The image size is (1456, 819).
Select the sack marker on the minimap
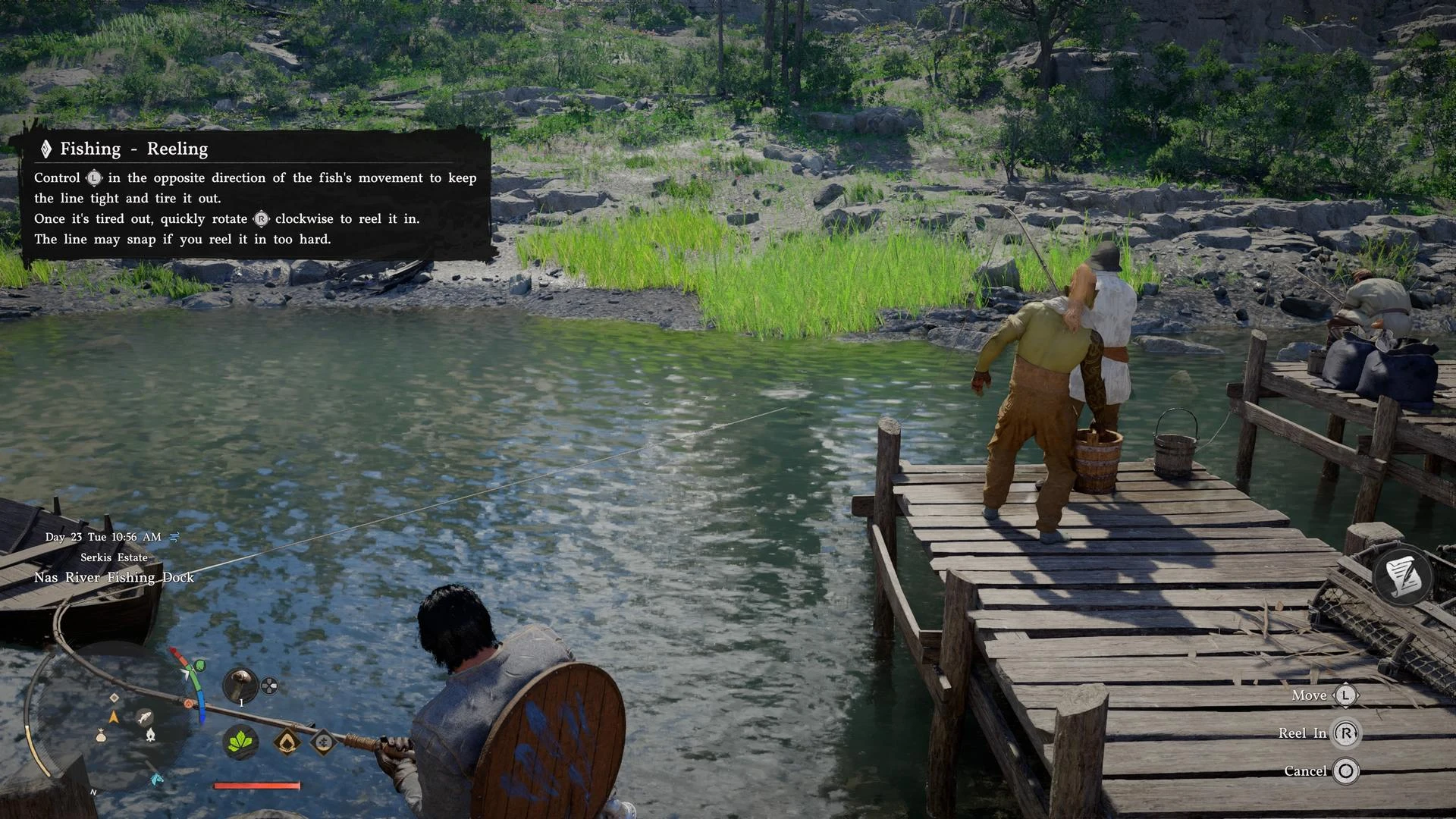click(101, 735)
